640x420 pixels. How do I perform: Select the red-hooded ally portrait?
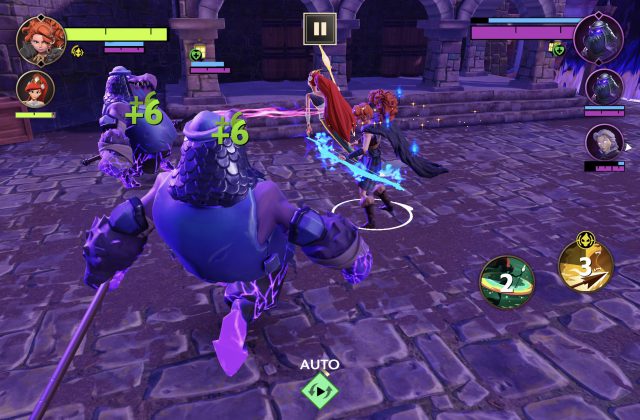tap(35, 90)
